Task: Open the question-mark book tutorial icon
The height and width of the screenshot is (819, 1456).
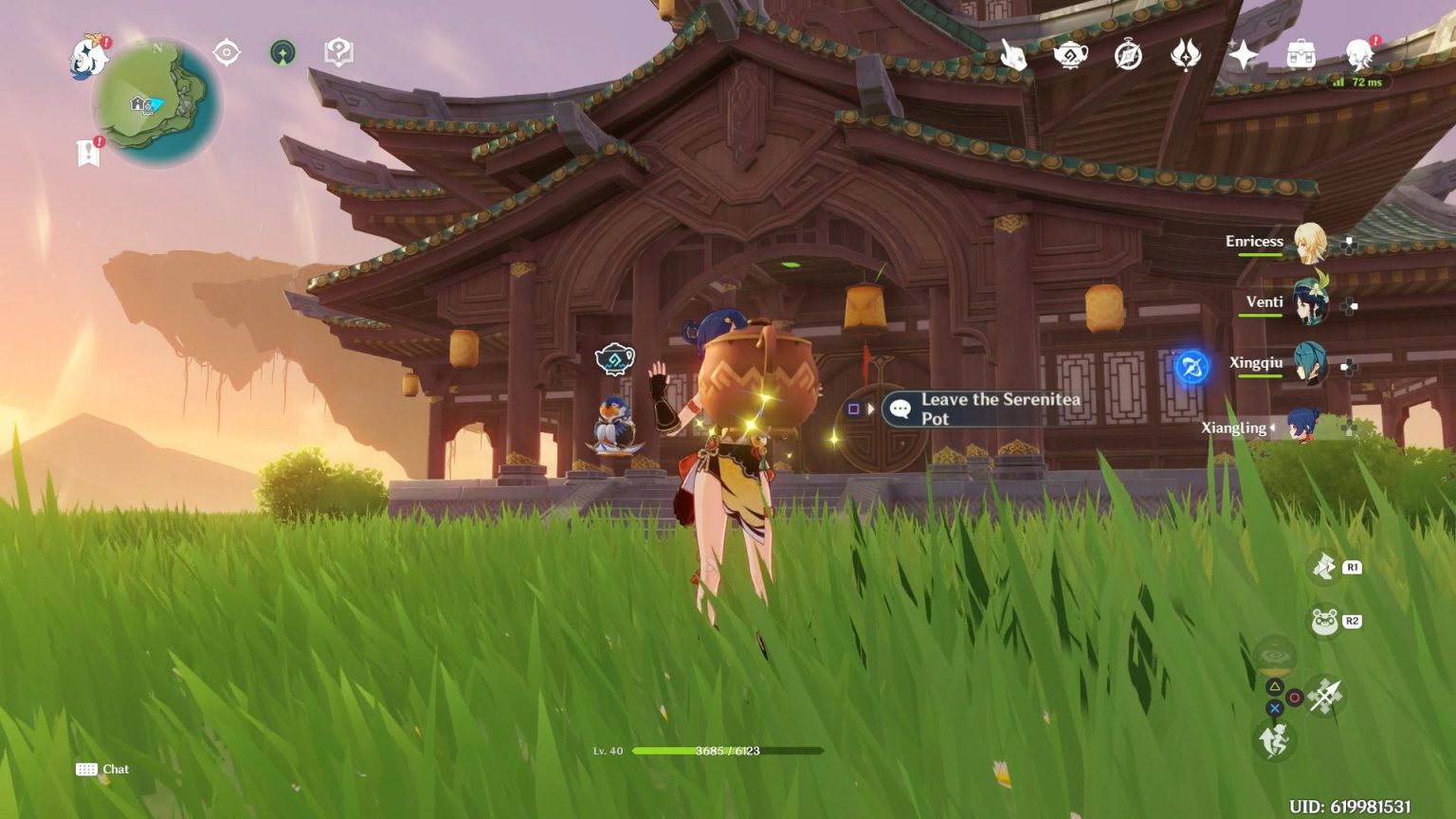Action: point(338,52)
